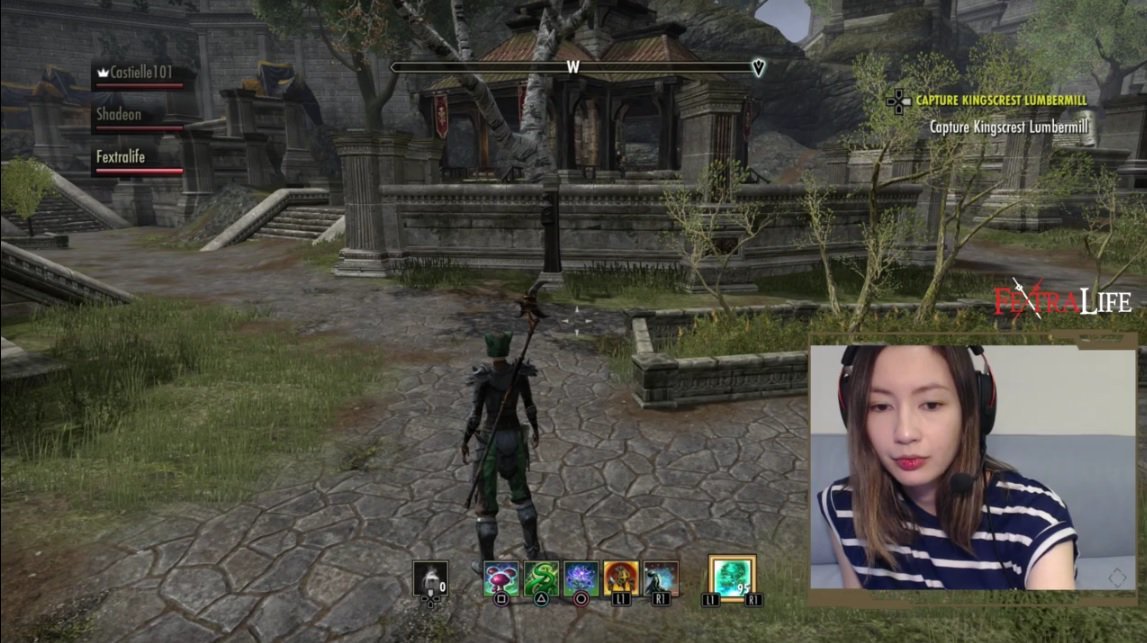
Task: Activate the purple mushroom ability
Action: pos(499,578)
